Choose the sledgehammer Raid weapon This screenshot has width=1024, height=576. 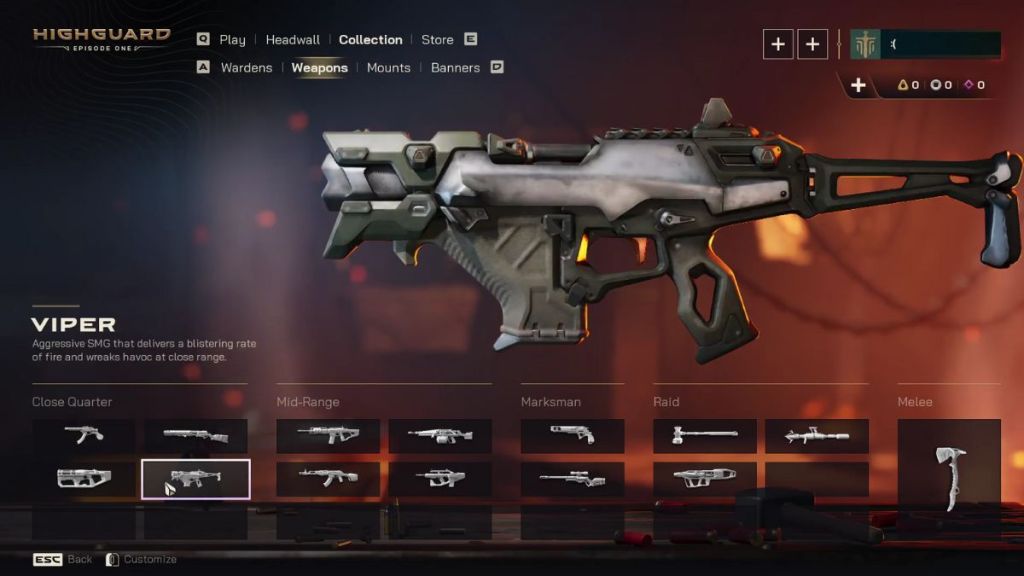tap(704, 436)
